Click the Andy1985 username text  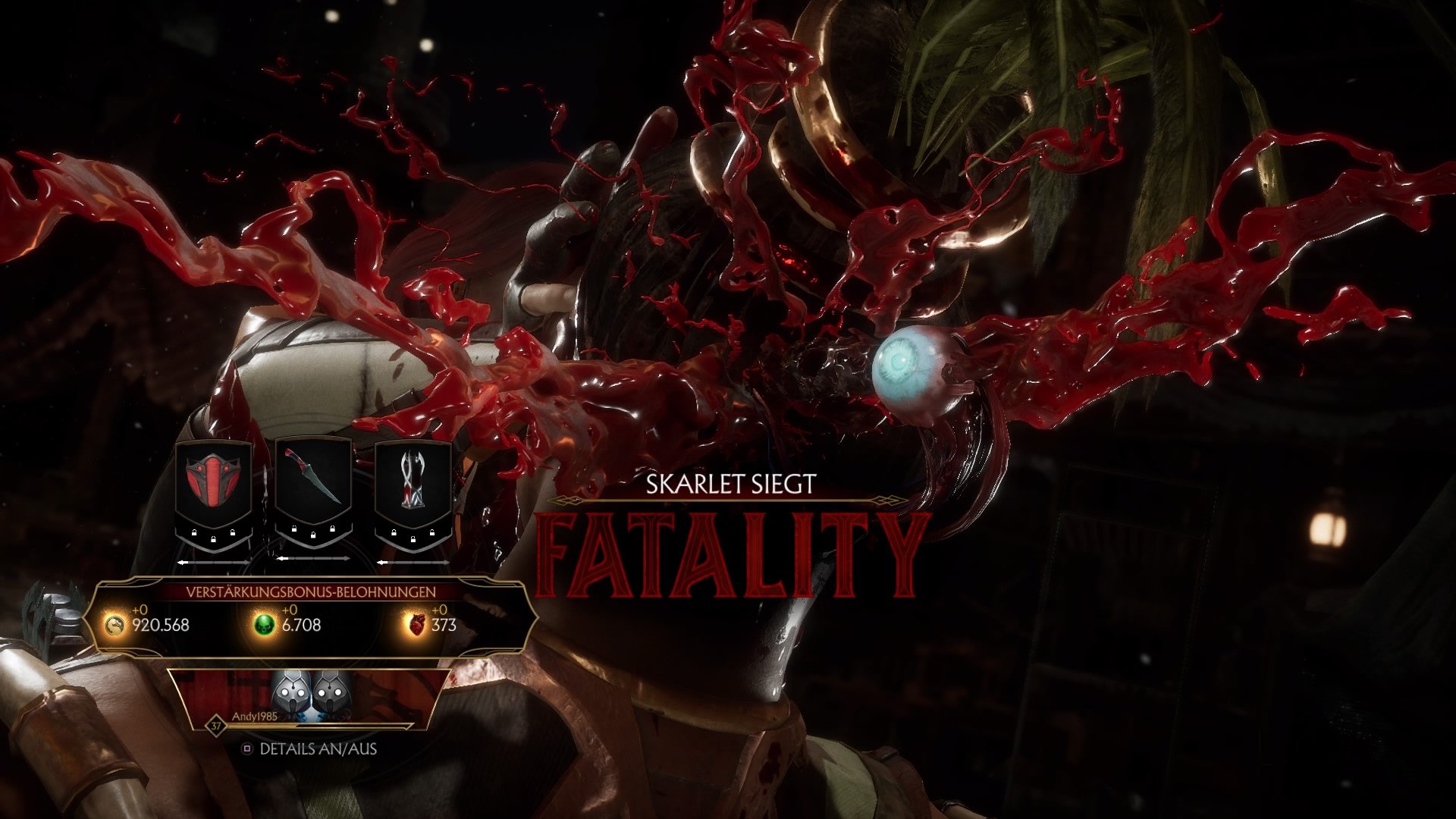(x=256, y=716)
